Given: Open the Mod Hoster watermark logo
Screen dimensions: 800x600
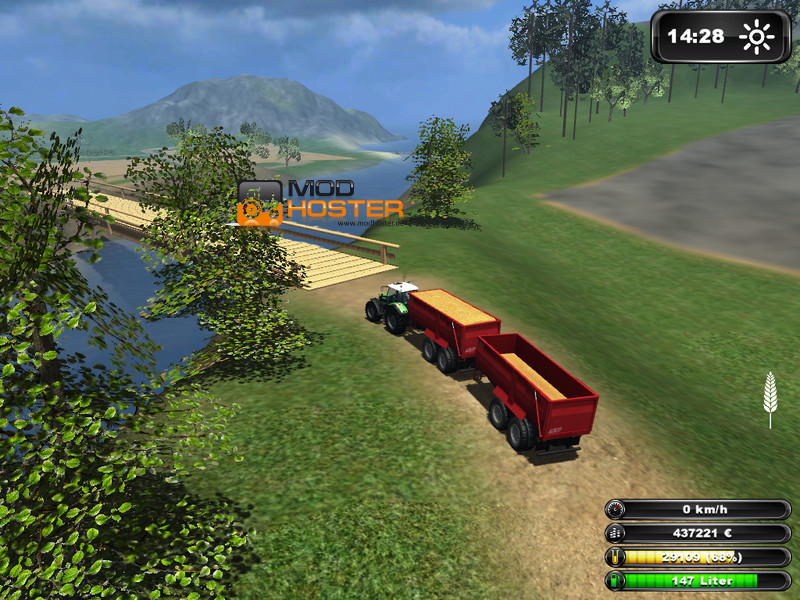Looking at the screenshot, I should [x=320, y=201].
